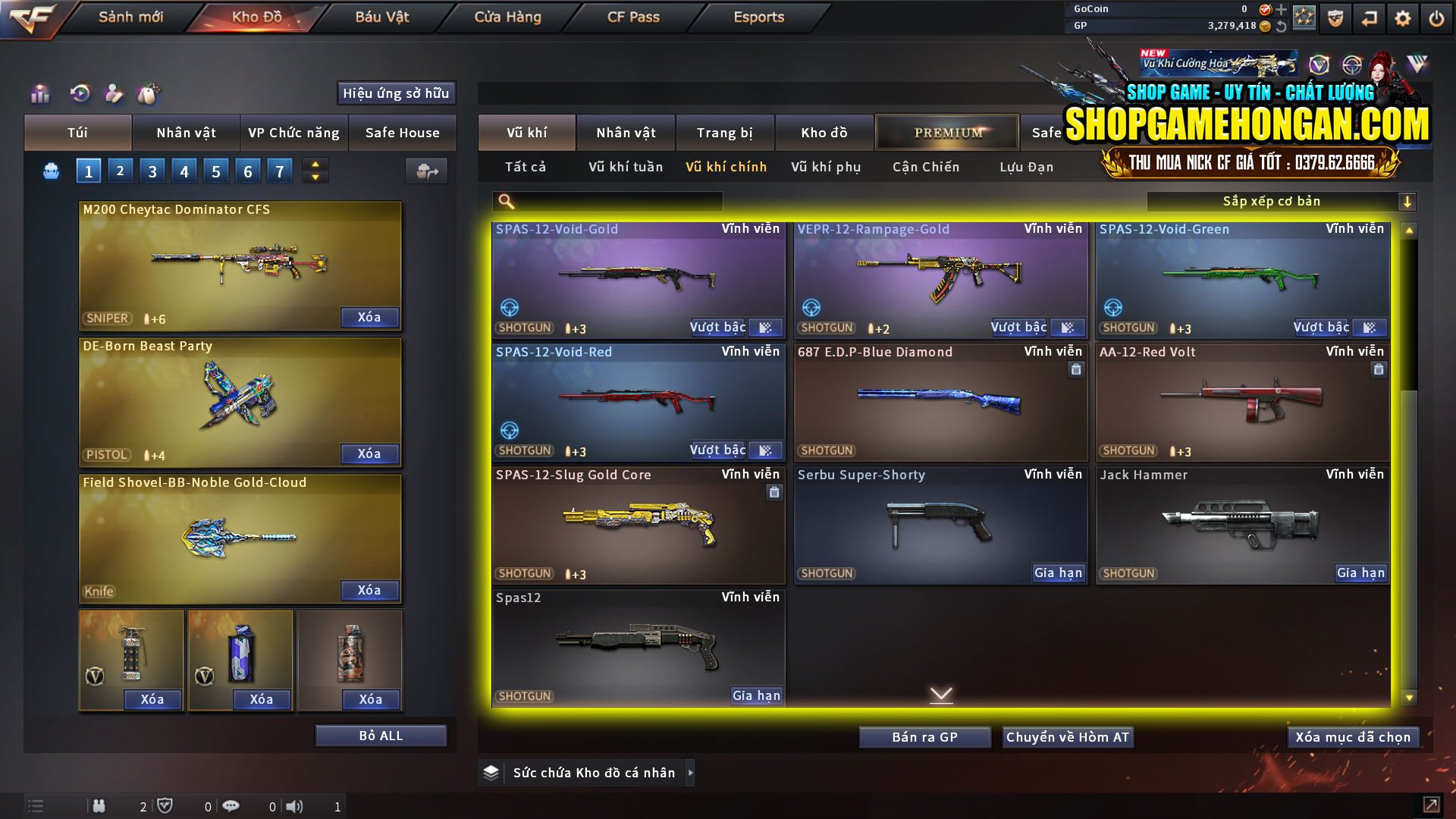Image resolution: width=1456 pixels, height=819 pixels.
Task: Open the game settings gear icon
Action: tap(1402, 17)
